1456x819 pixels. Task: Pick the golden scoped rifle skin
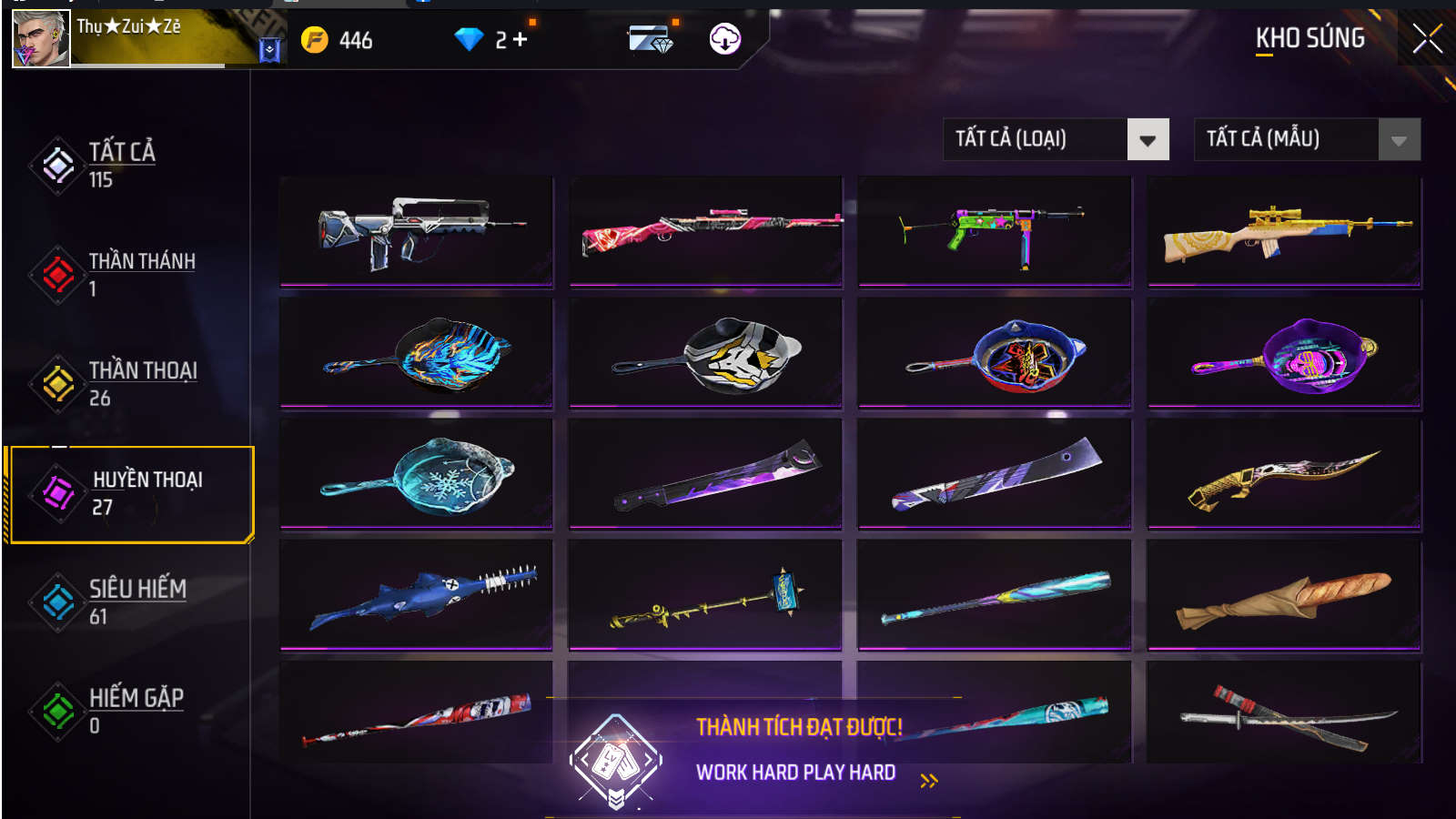coord(1284,231)
